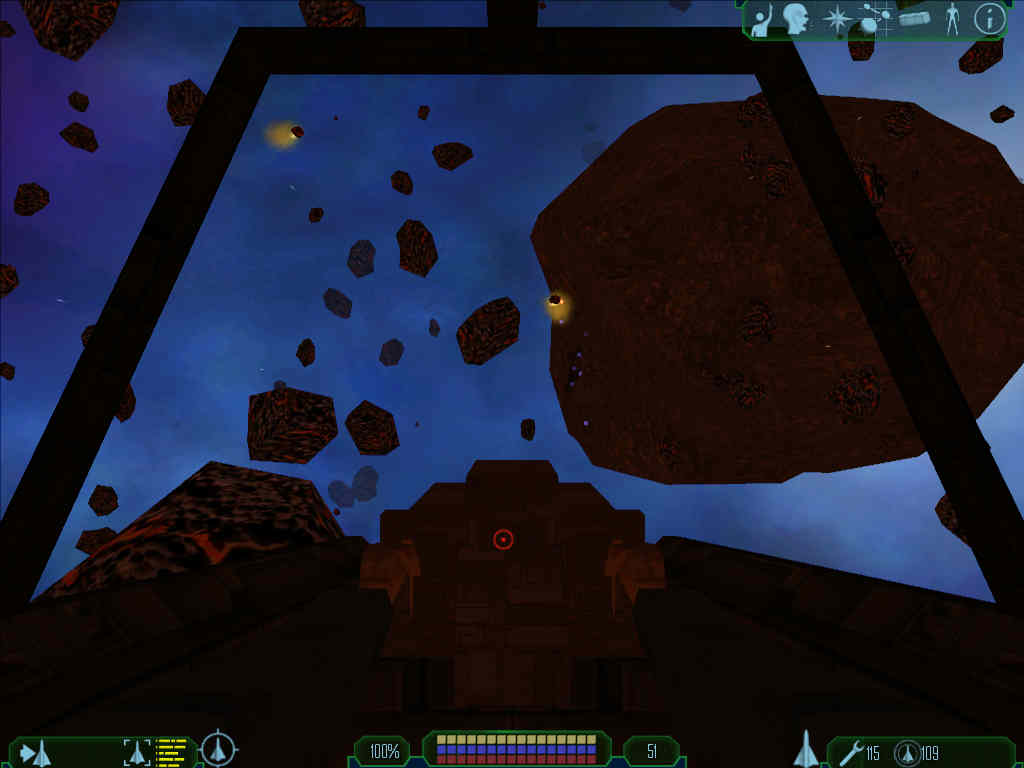
Task: Open the talking head communications icon
Action: pyautogui.click(x=796, y=19)
